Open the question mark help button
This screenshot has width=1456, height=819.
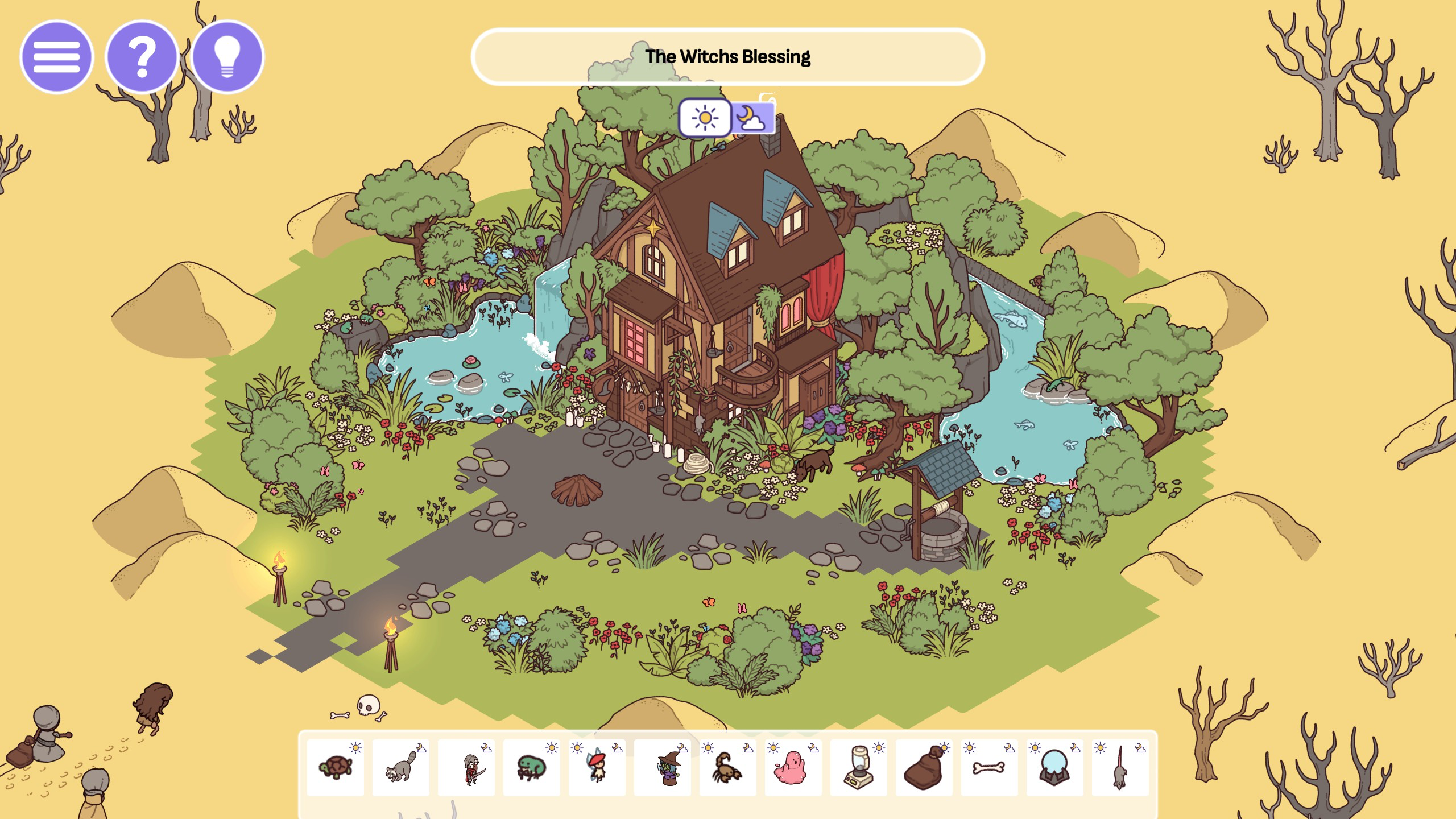tap(142, 57)
